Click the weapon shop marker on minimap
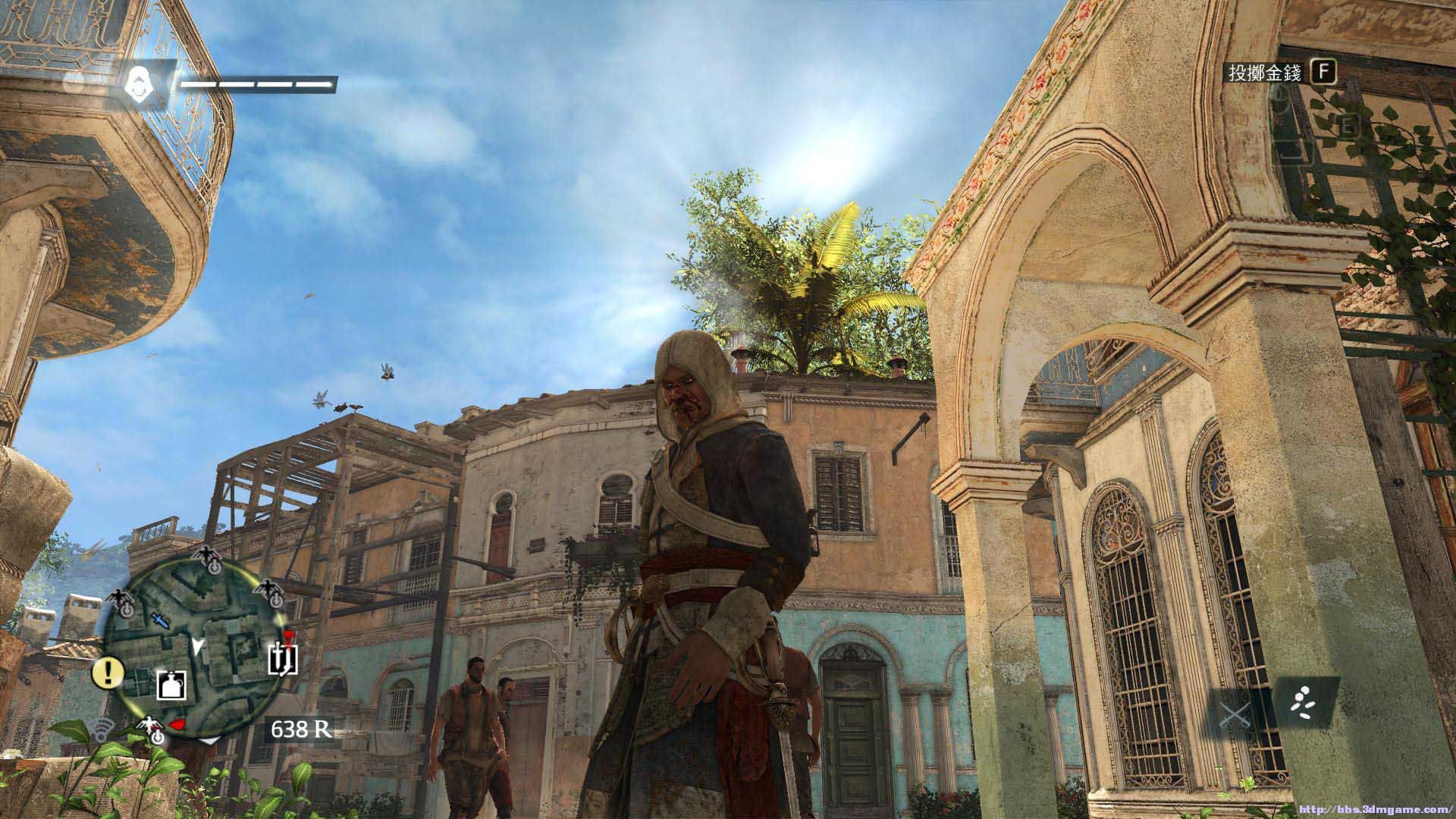Screen dimensions: 1456x819 tap(283, 659)
